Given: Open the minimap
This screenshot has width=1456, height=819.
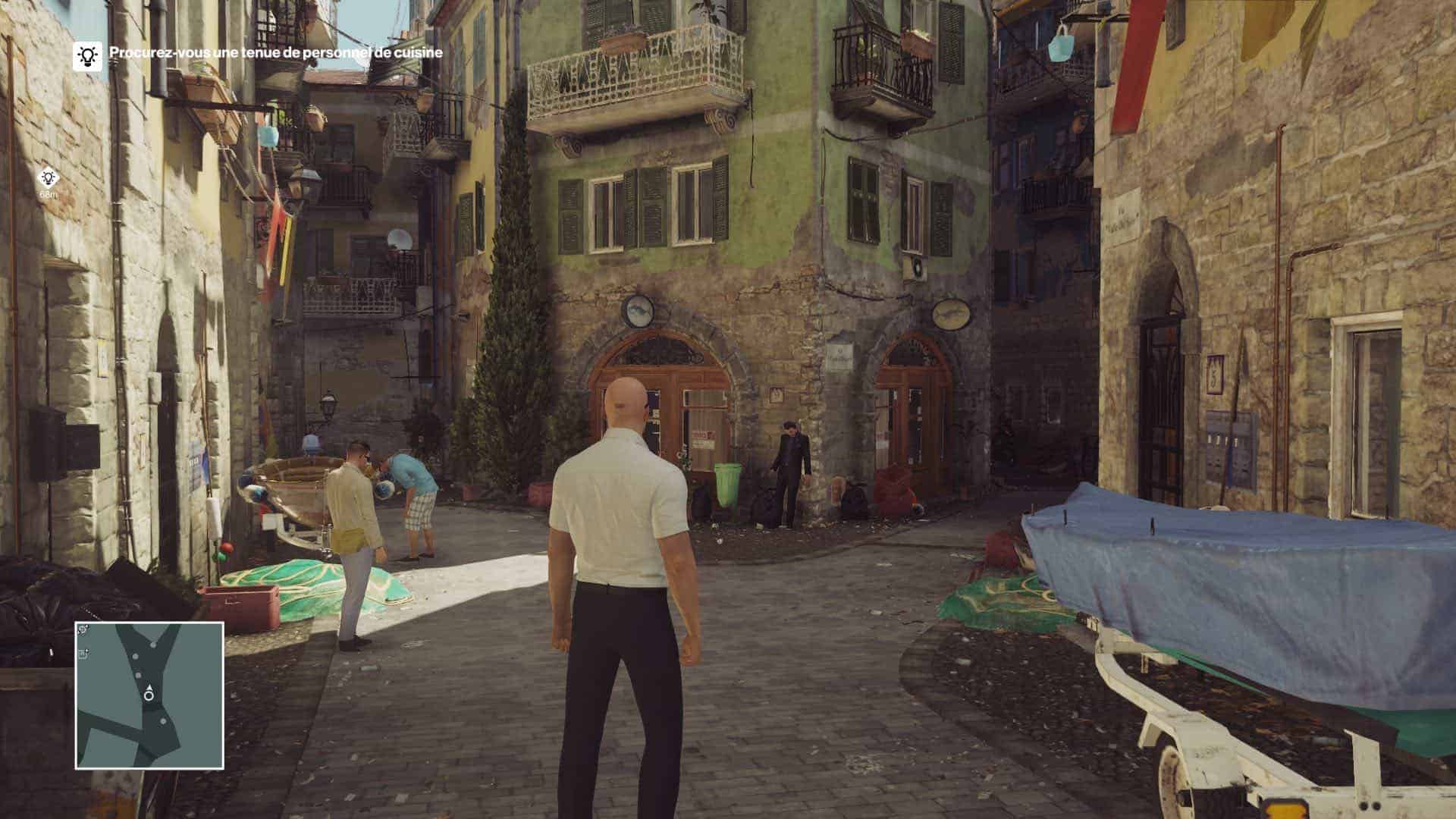Looking at the screenshot, I should 149,695.
